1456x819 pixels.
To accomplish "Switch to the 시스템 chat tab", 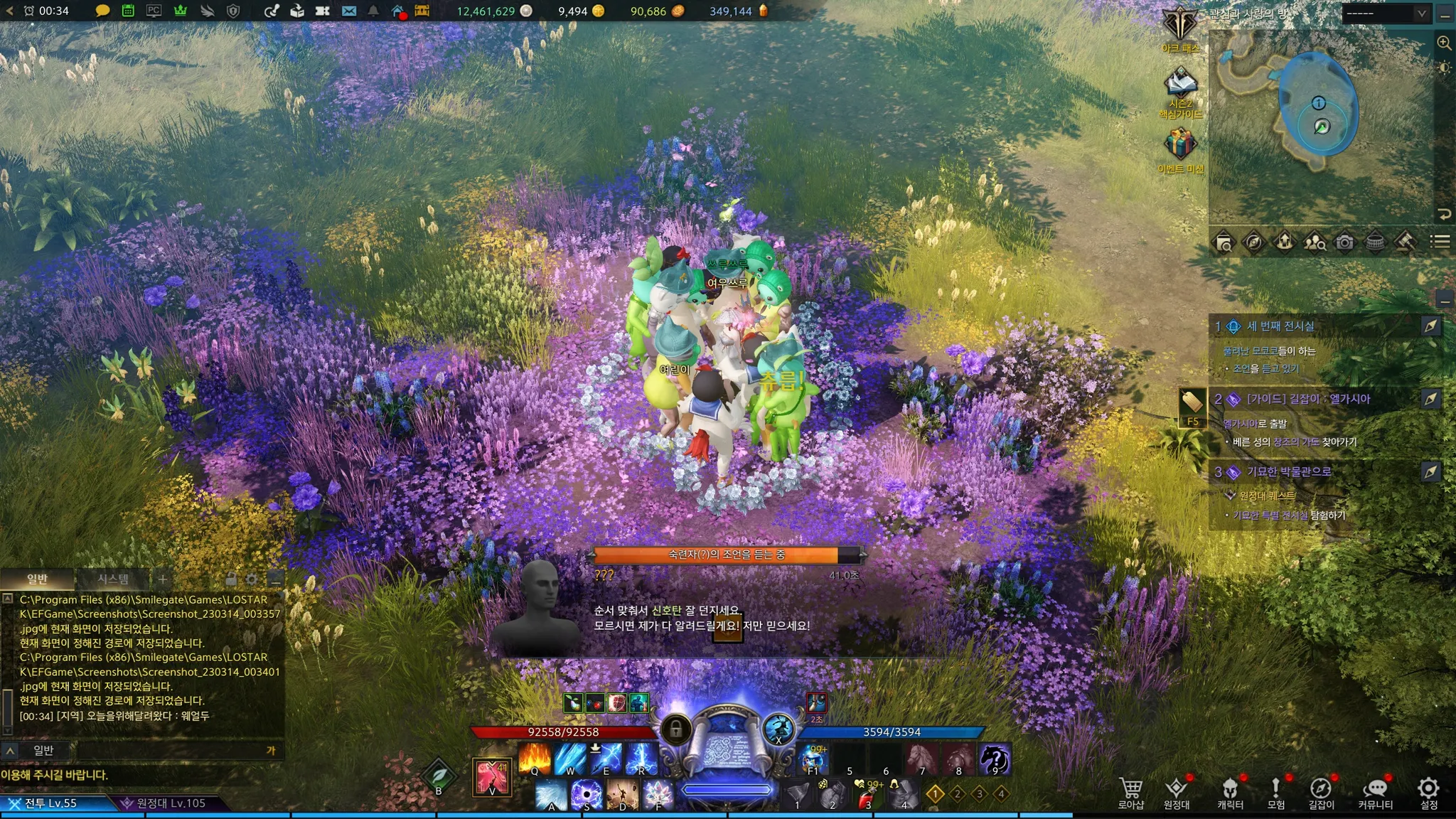I will pyautogui.click(x=113, y=579).
